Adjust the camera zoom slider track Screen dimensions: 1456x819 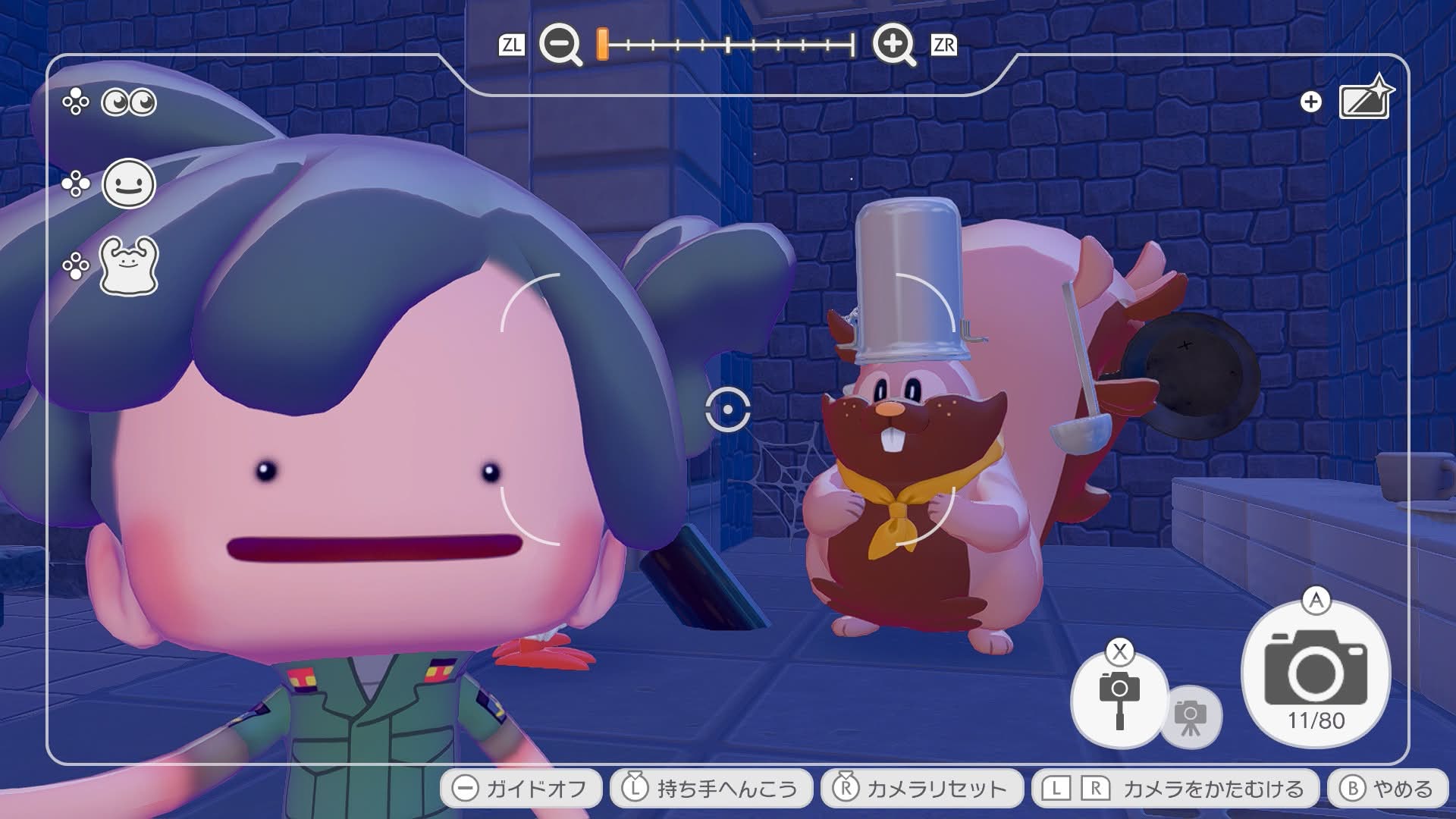(x=728, y=45)
